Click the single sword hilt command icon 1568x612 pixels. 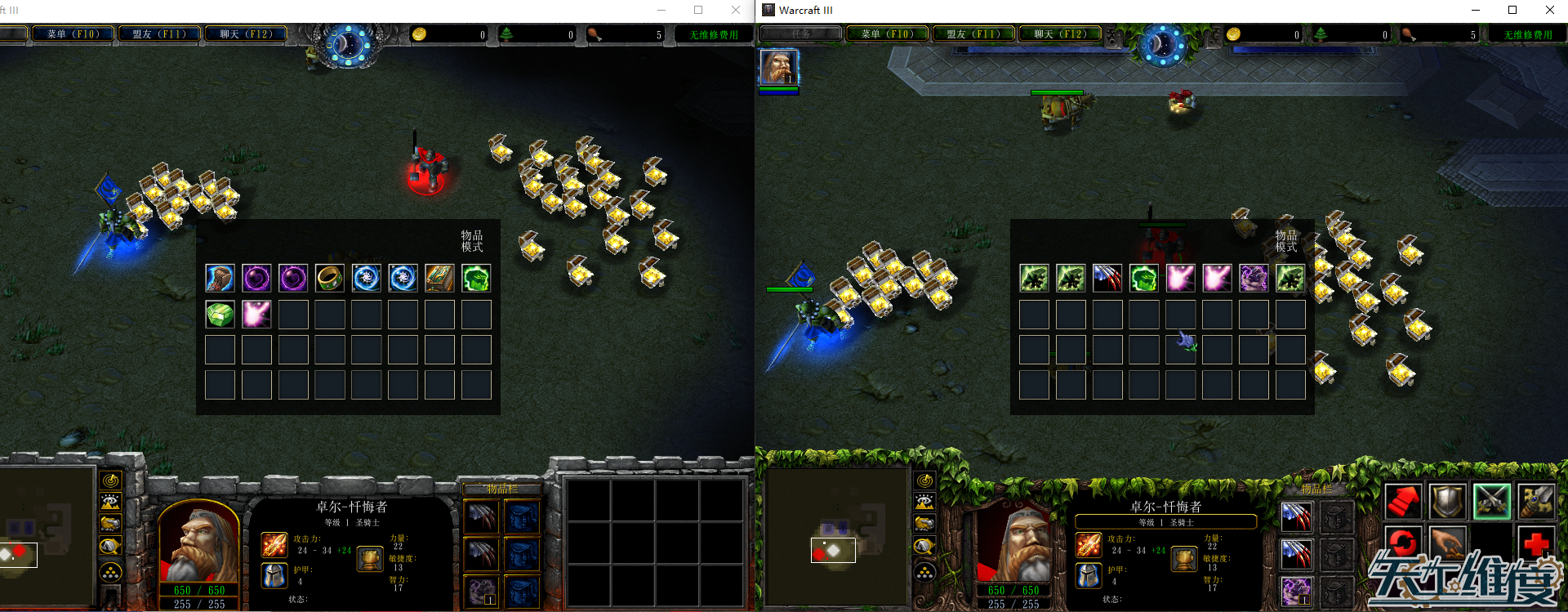point(1535,501)
